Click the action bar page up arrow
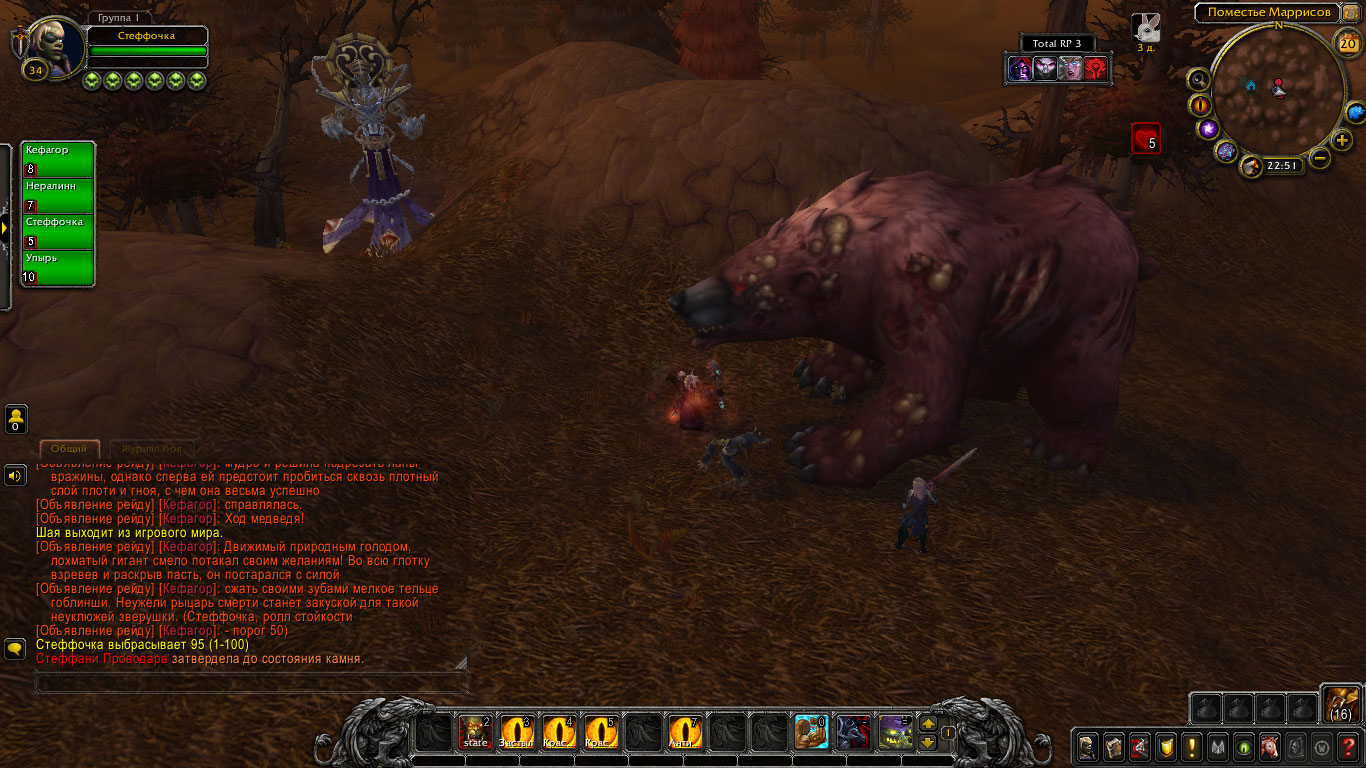This screenshot has height=768, width=1366. (927, 724)
